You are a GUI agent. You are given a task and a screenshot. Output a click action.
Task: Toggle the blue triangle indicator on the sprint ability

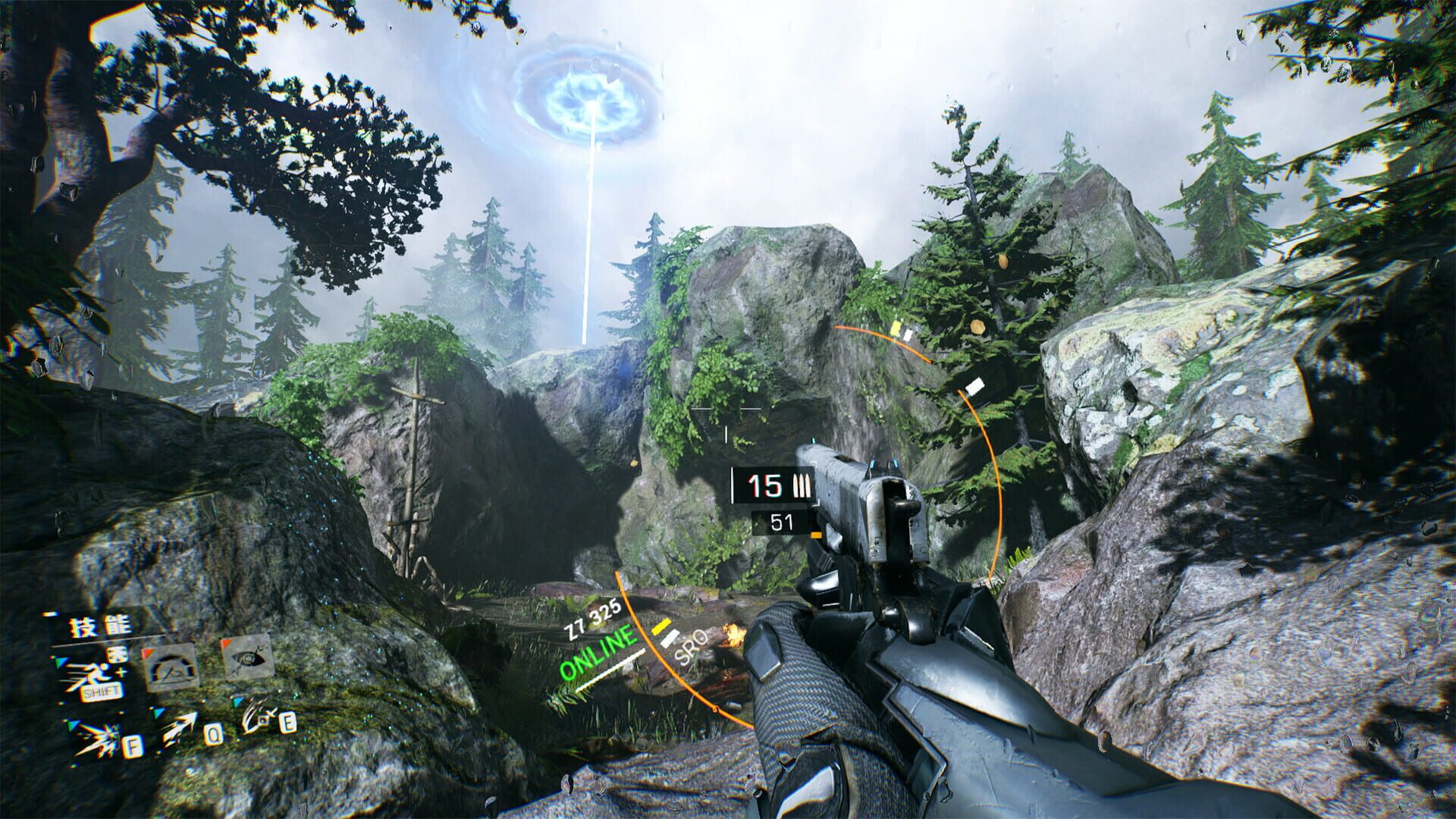(x=61, y=661)
